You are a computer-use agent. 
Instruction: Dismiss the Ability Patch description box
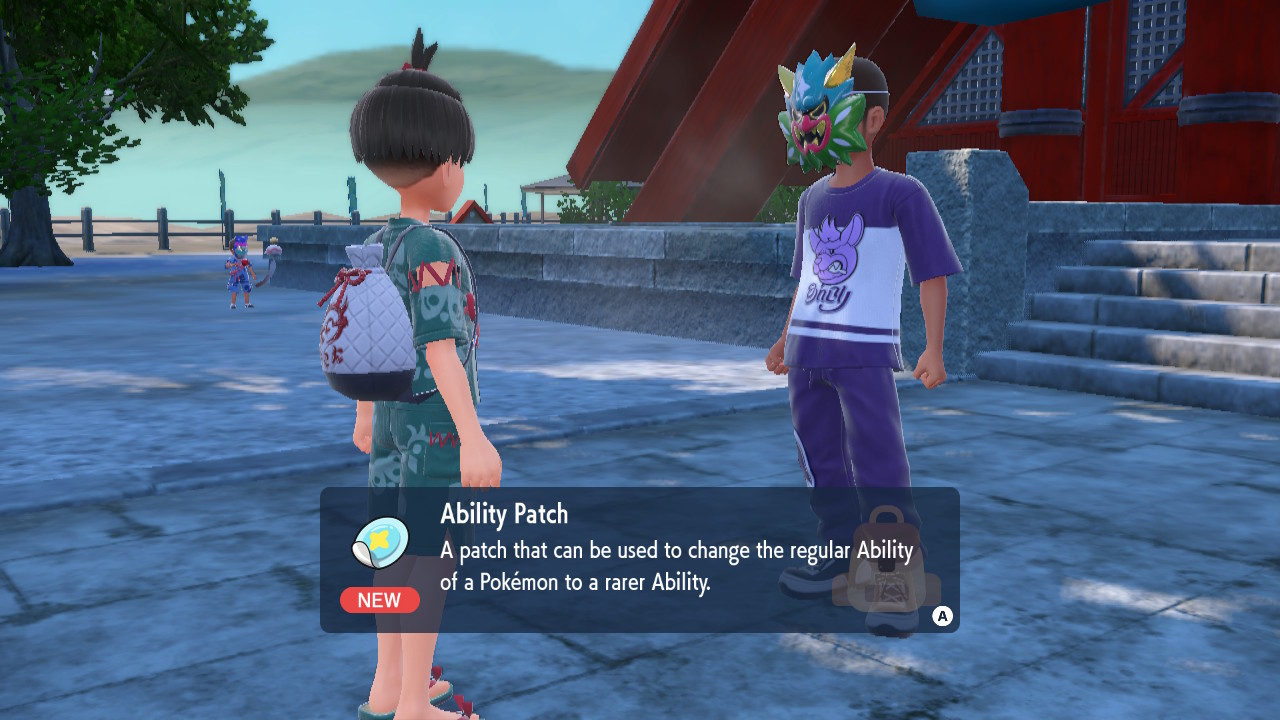942,616
